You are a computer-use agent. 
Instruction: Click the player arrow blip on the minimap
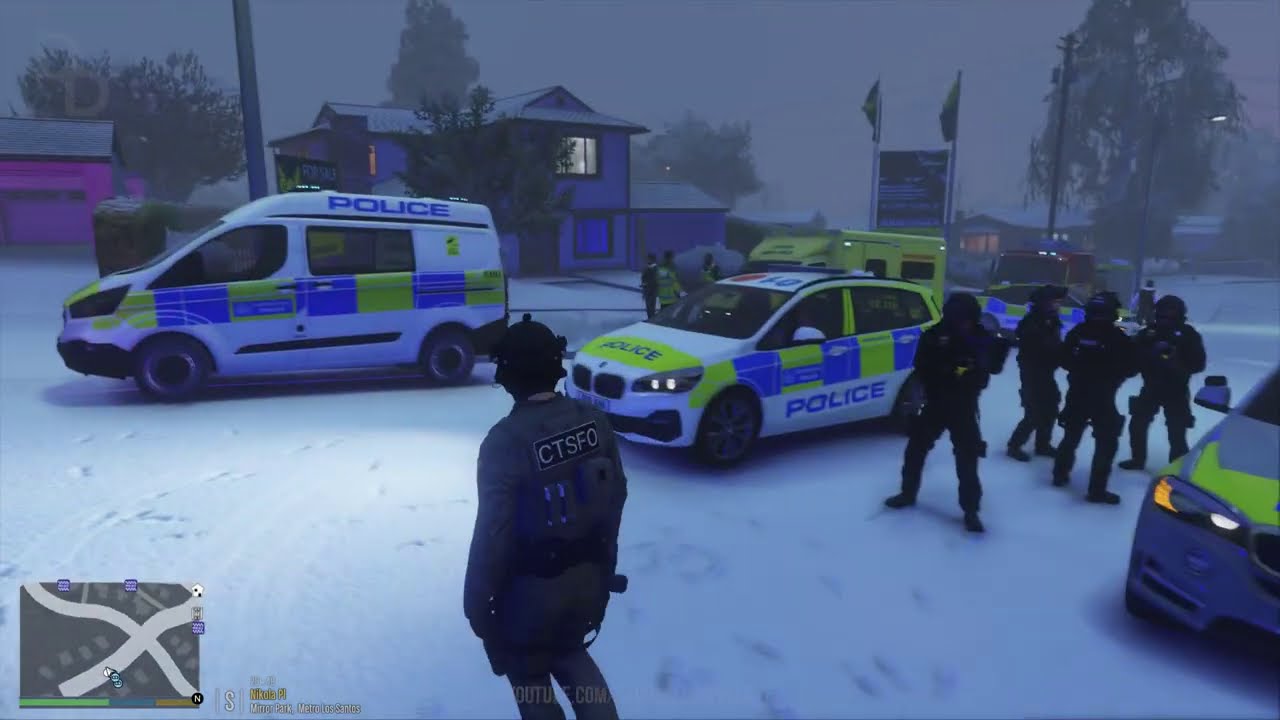tap(109, 672)
